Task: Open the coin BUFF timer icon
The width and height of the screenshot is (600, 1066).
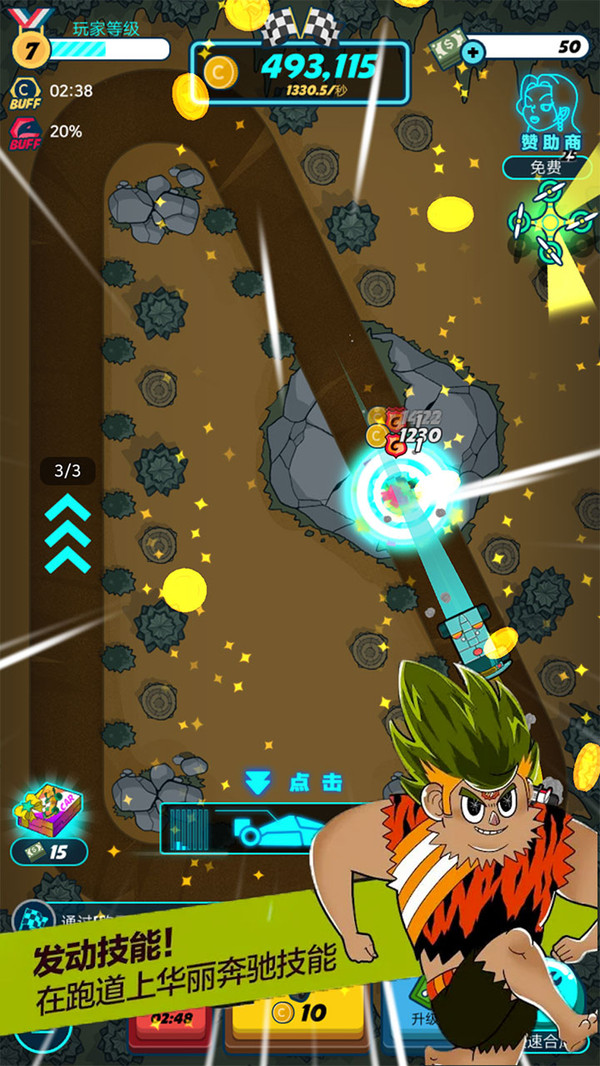Action: pyautogui.click(x=24, y=92)
